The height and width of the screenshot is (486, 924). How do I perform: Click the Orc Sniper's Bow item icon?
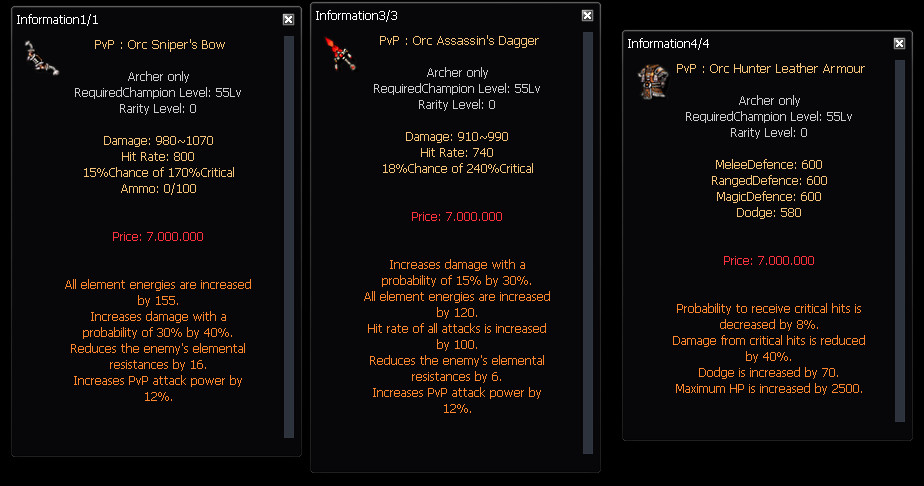(x=41, y=57)
